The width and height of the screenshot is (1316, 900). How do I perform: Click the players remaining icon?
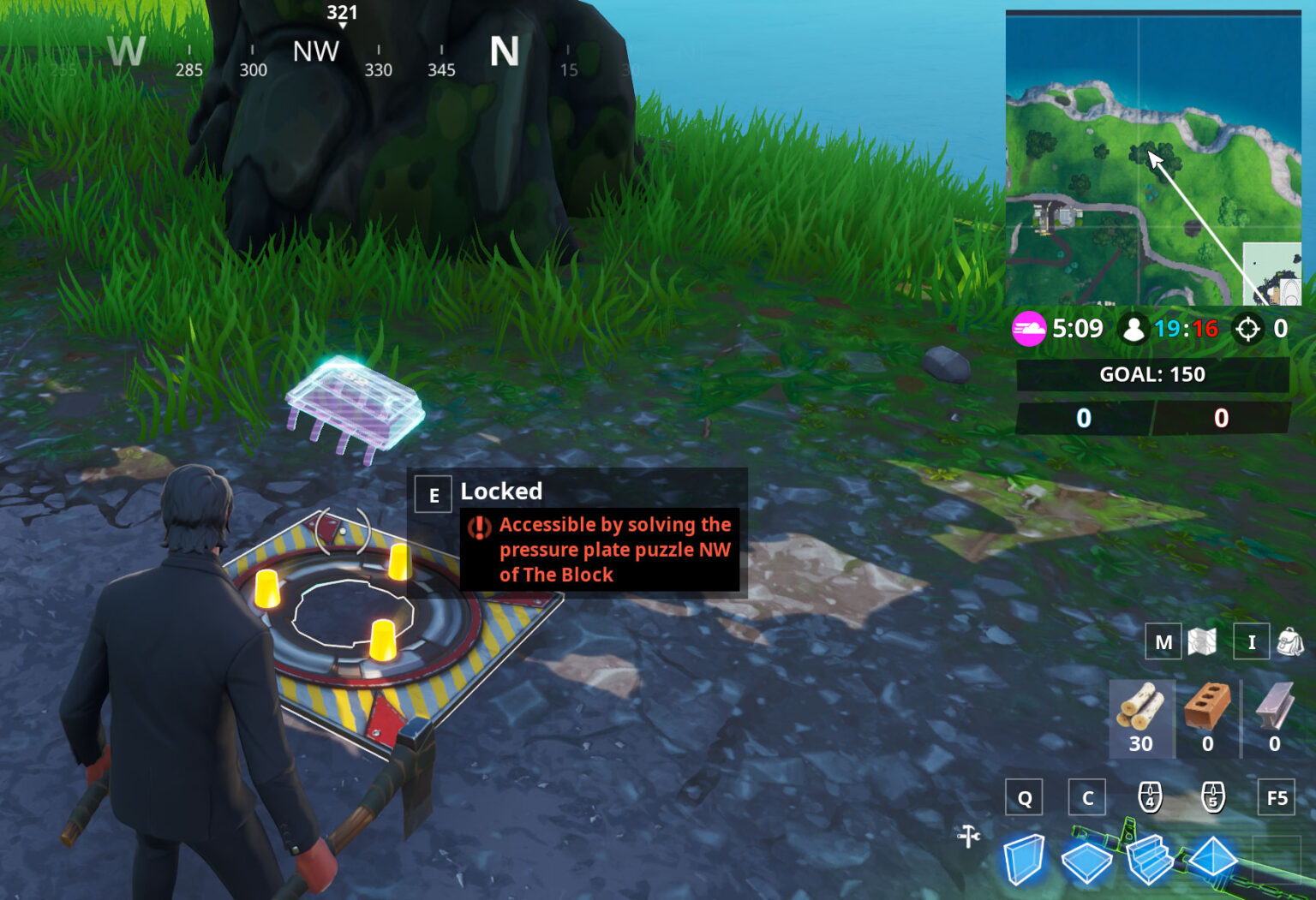pos(1134,328)
